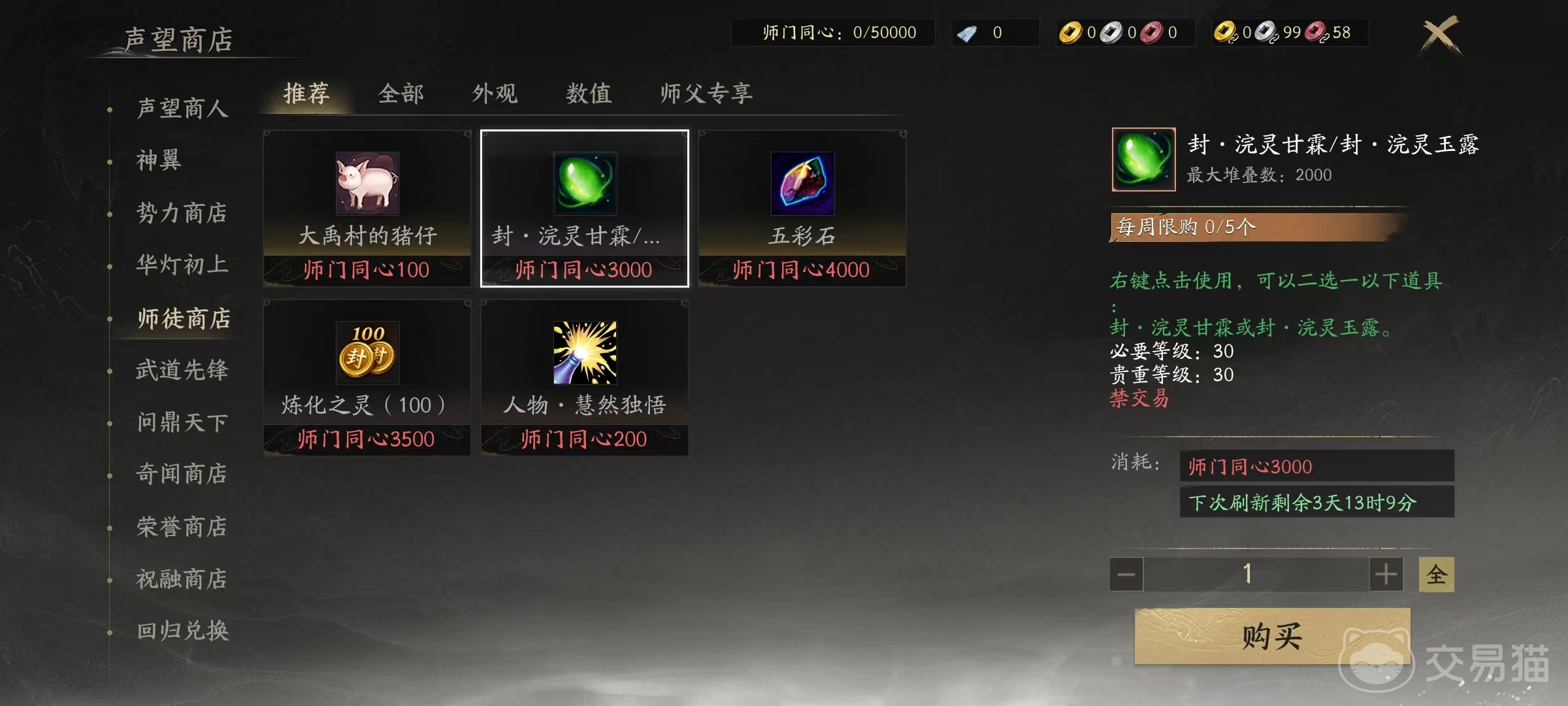
Task: Select the 封·浣灵甘霖 green orb item
Action: click(583, 184)
